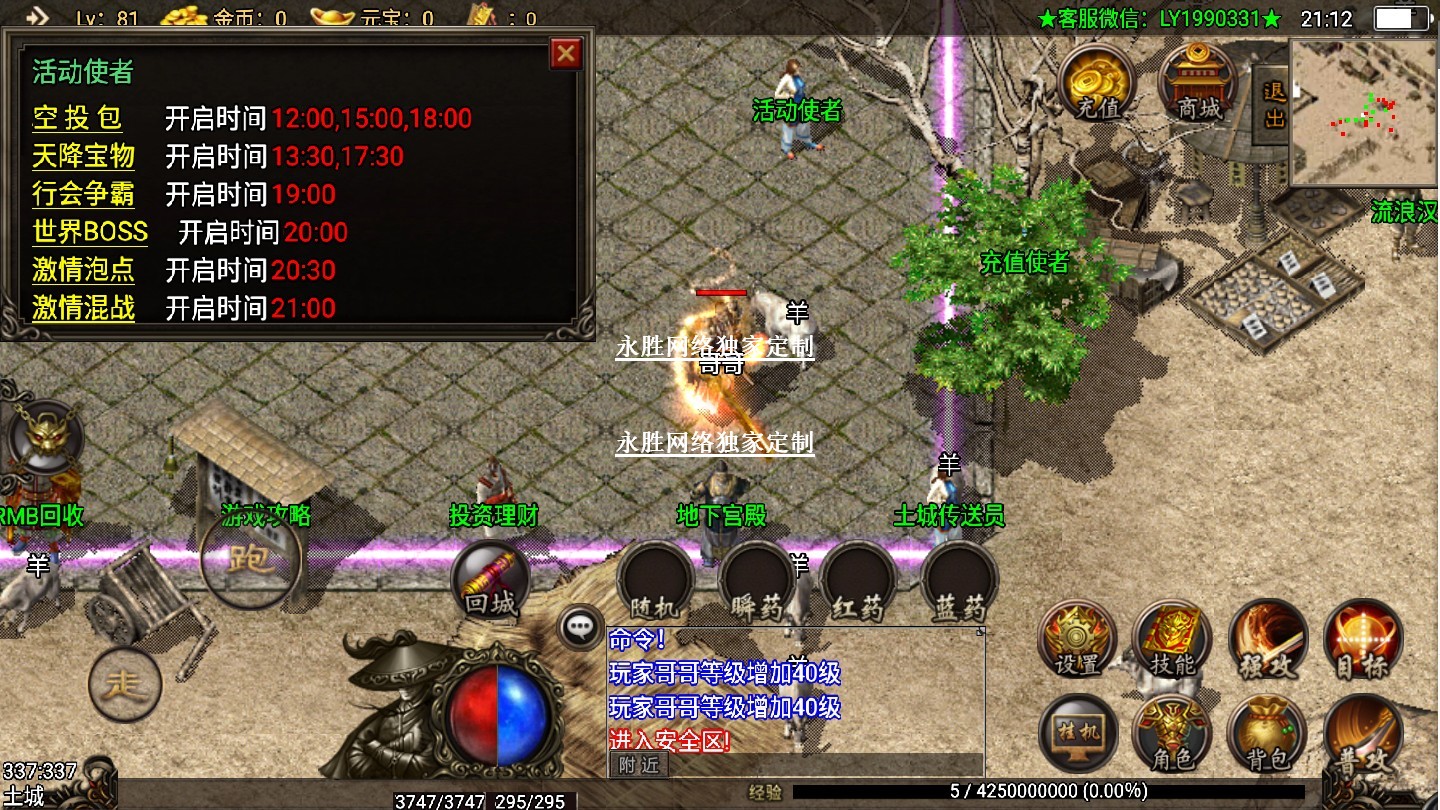1440x810 pixels.
Task: Close the 活动使者 event panel
Action: click(566, 53)
